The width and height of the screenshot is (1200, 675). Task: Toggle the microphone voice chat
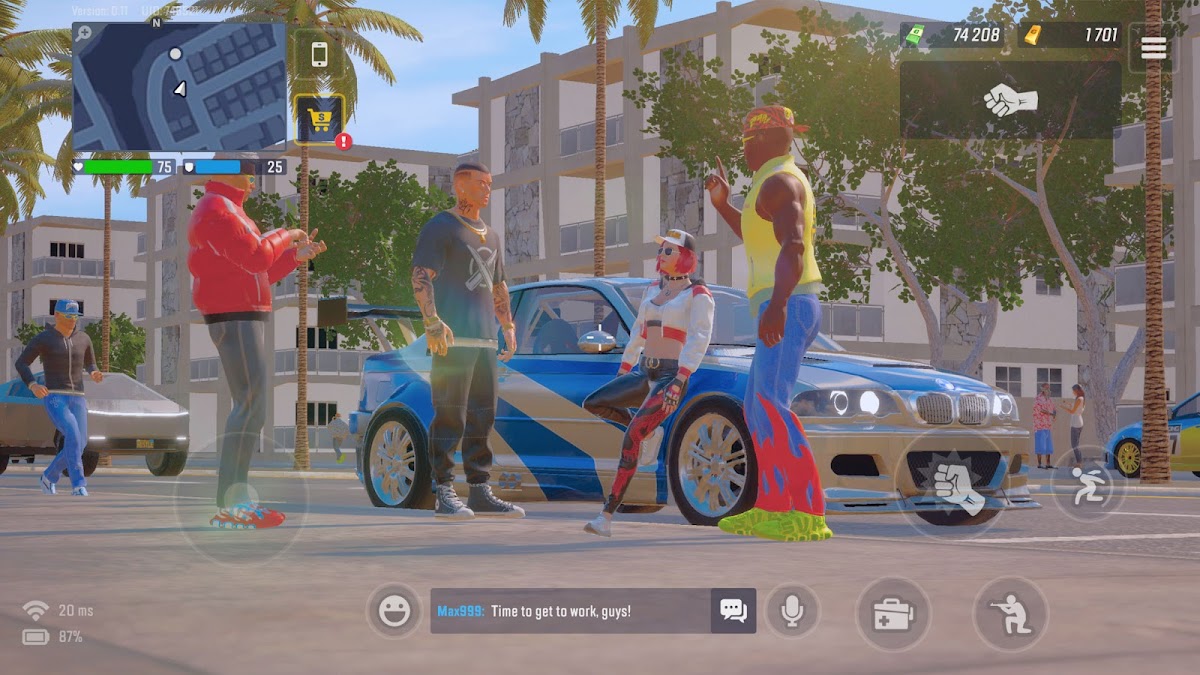pyautogui.click(x=792, y=611)
